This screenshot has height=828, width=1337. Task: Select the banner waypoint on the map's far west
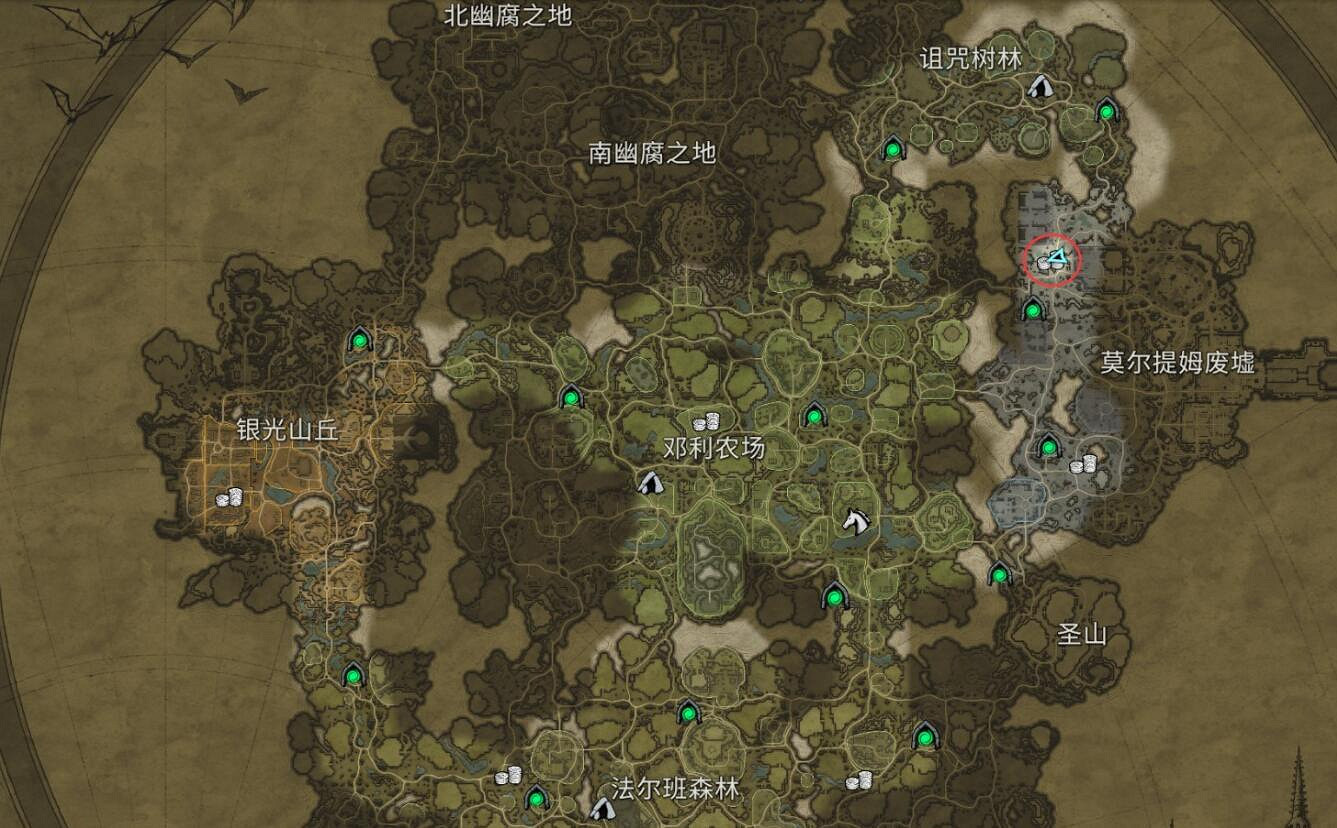[360, 340]
